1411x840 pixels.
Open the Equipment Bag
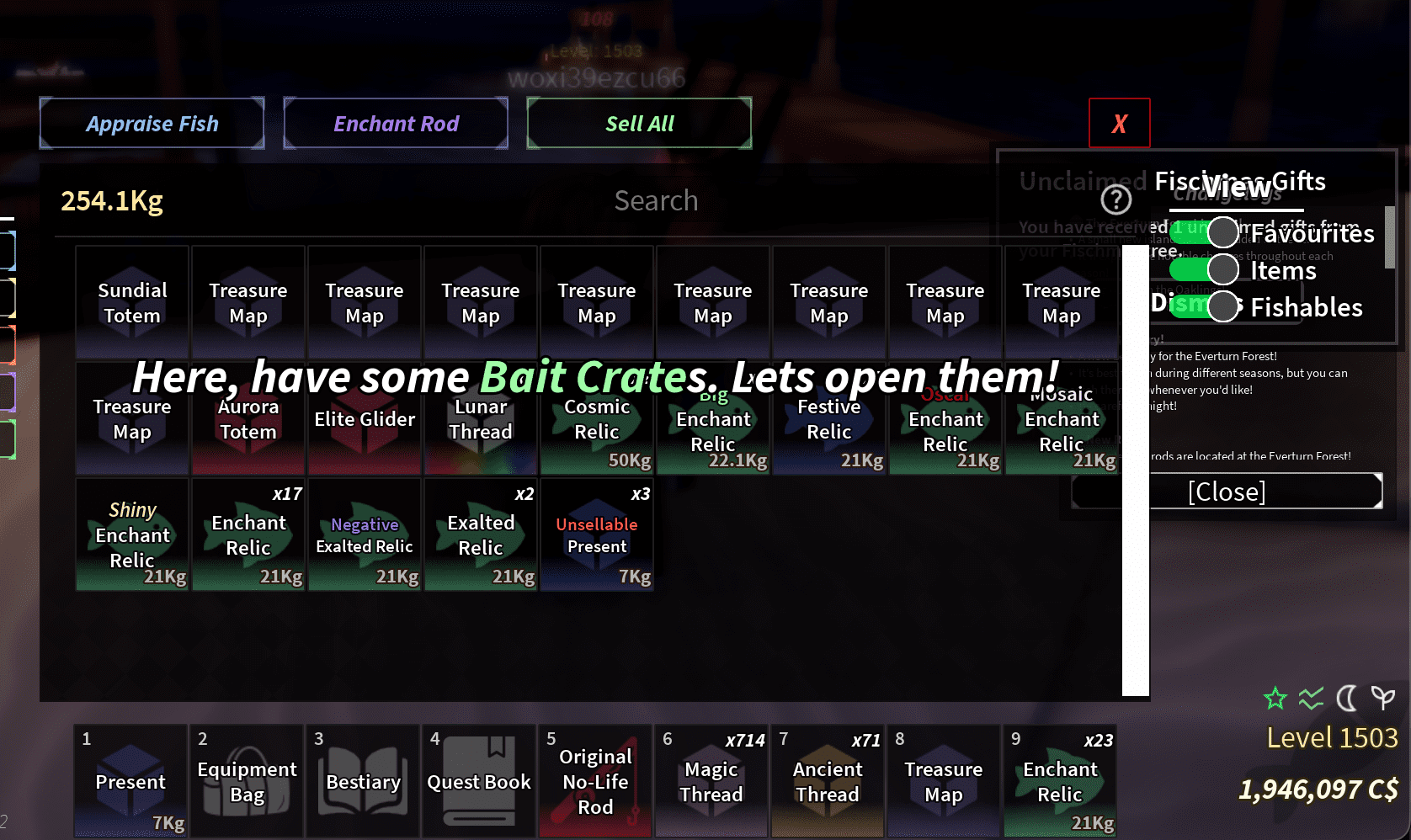246,781
